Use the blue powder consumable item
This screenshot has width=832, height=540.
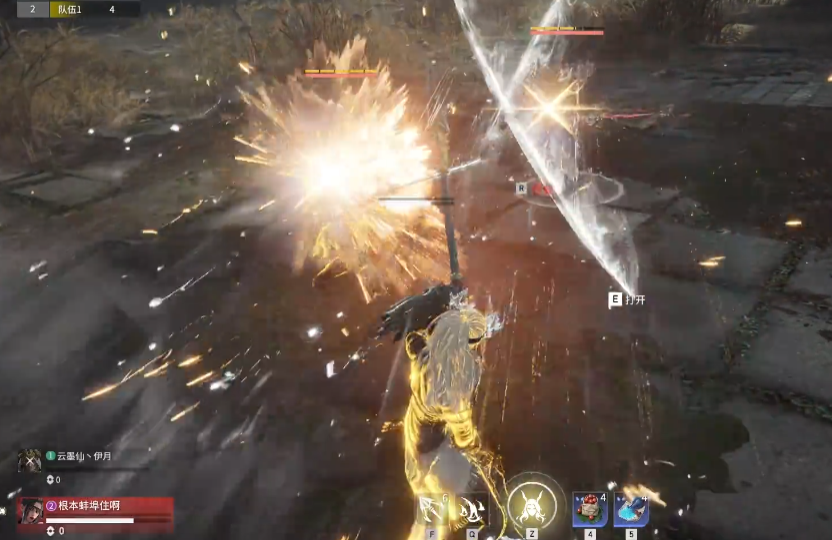coord(631,509)
